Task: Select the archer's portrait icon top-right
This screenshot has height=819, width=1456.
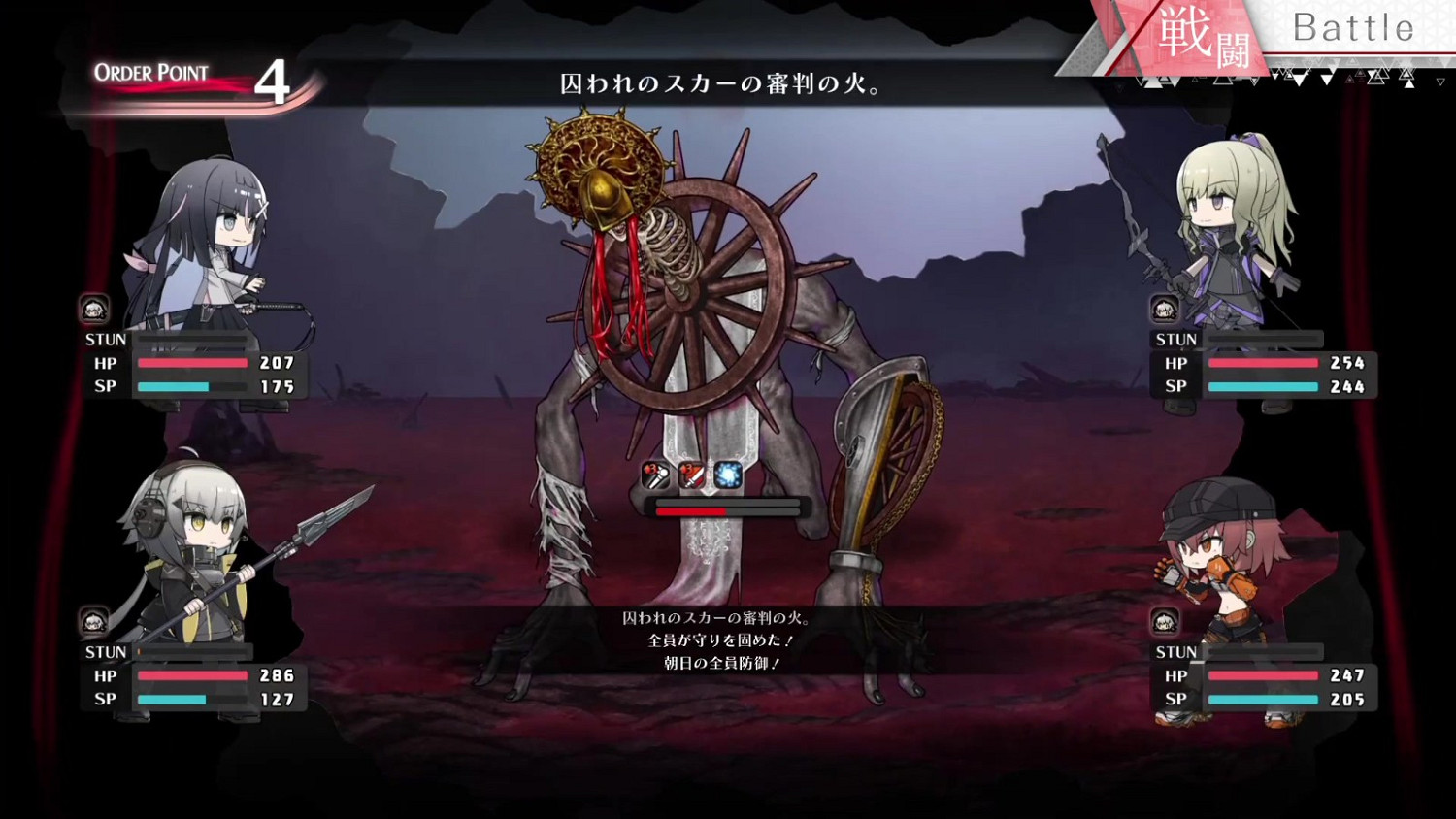Action: [1163, 309]
